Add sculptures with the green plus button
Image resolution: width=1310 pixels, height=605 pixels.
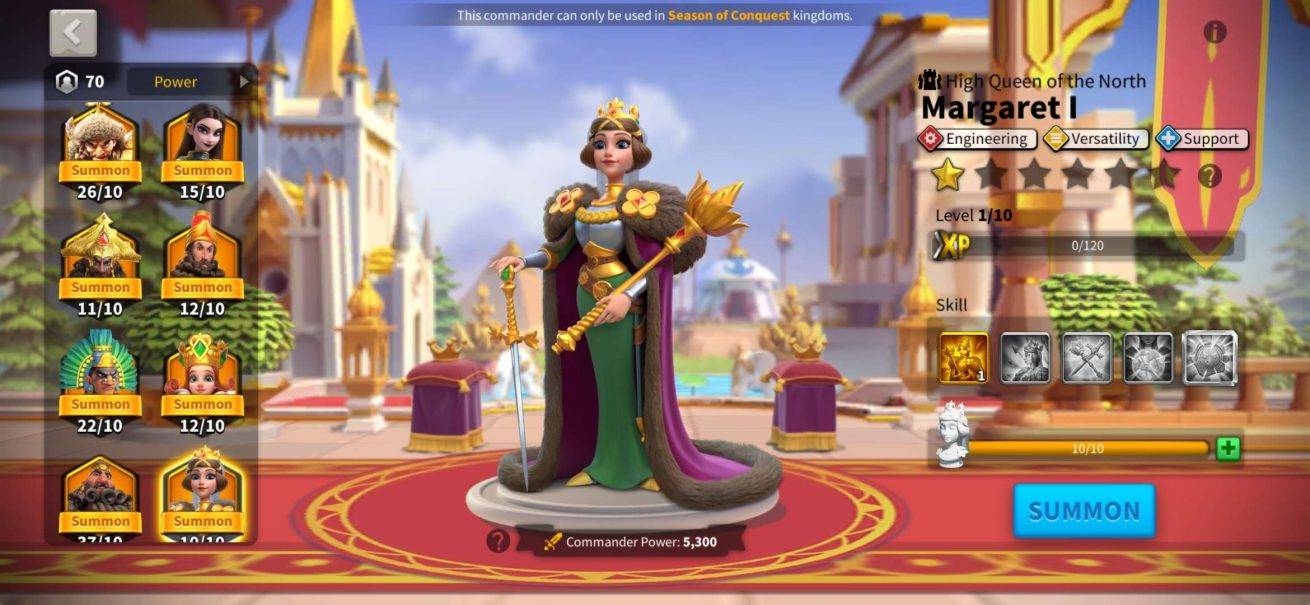point(1228,449)
